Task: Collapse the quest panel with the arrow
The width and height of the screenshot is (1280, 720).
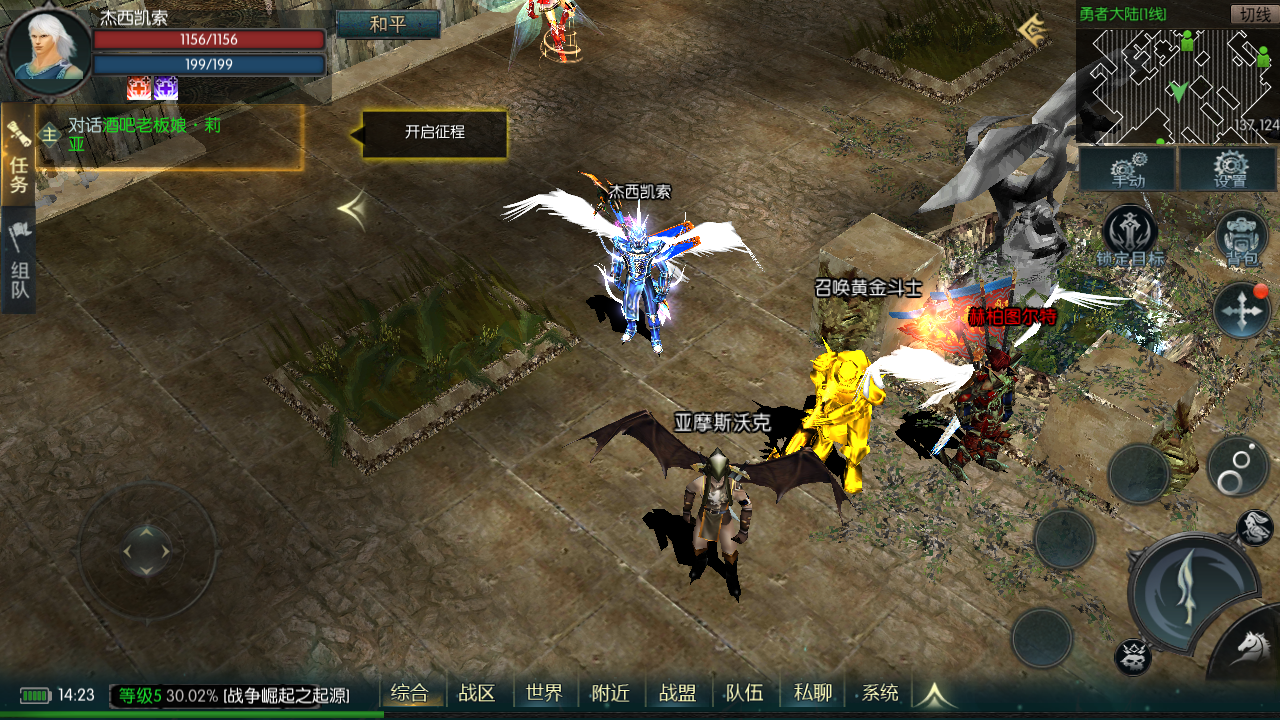Action: pos(351,209)
